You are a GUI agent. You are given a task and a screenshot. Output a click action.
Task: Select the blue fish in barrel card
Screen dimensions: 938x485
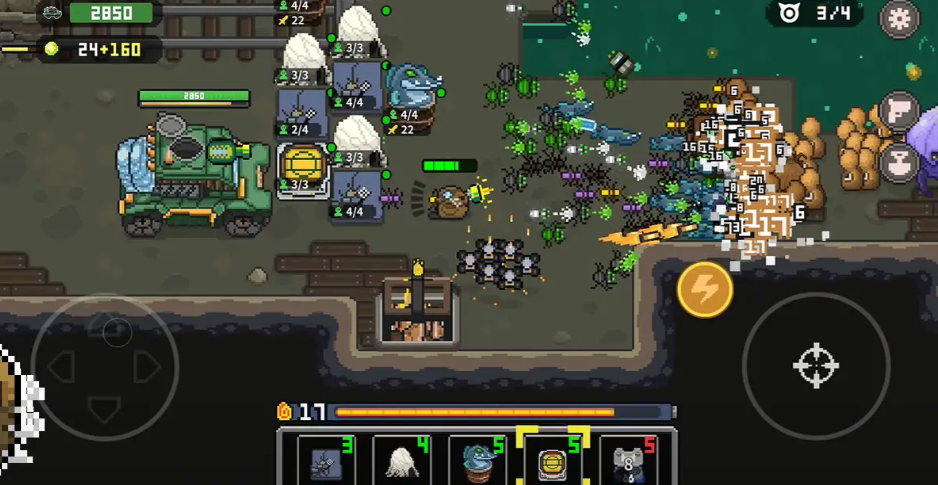(478, 461)
